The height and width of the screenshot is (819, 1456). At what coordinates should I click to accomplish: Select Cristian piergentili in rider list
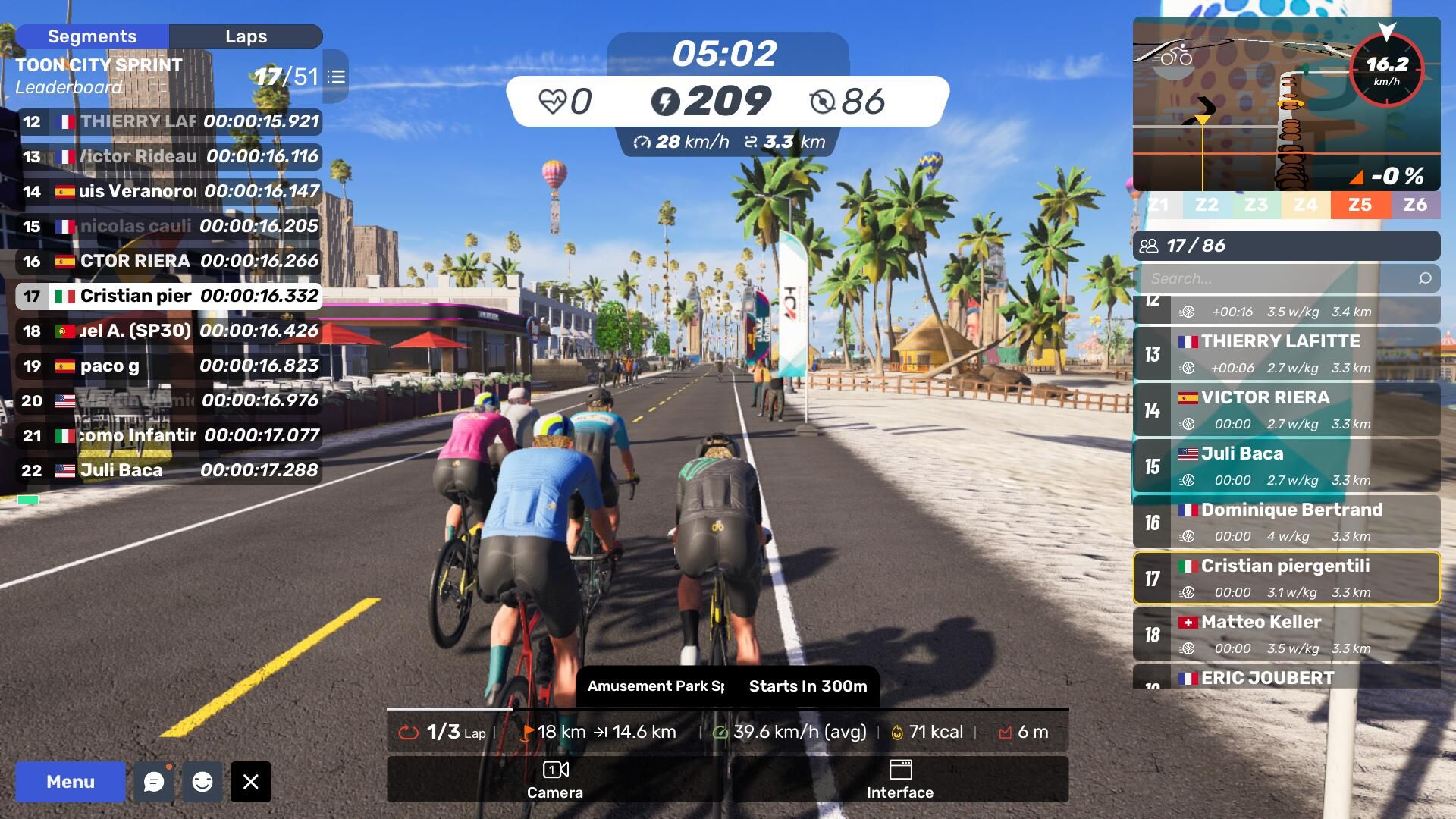1286,578
